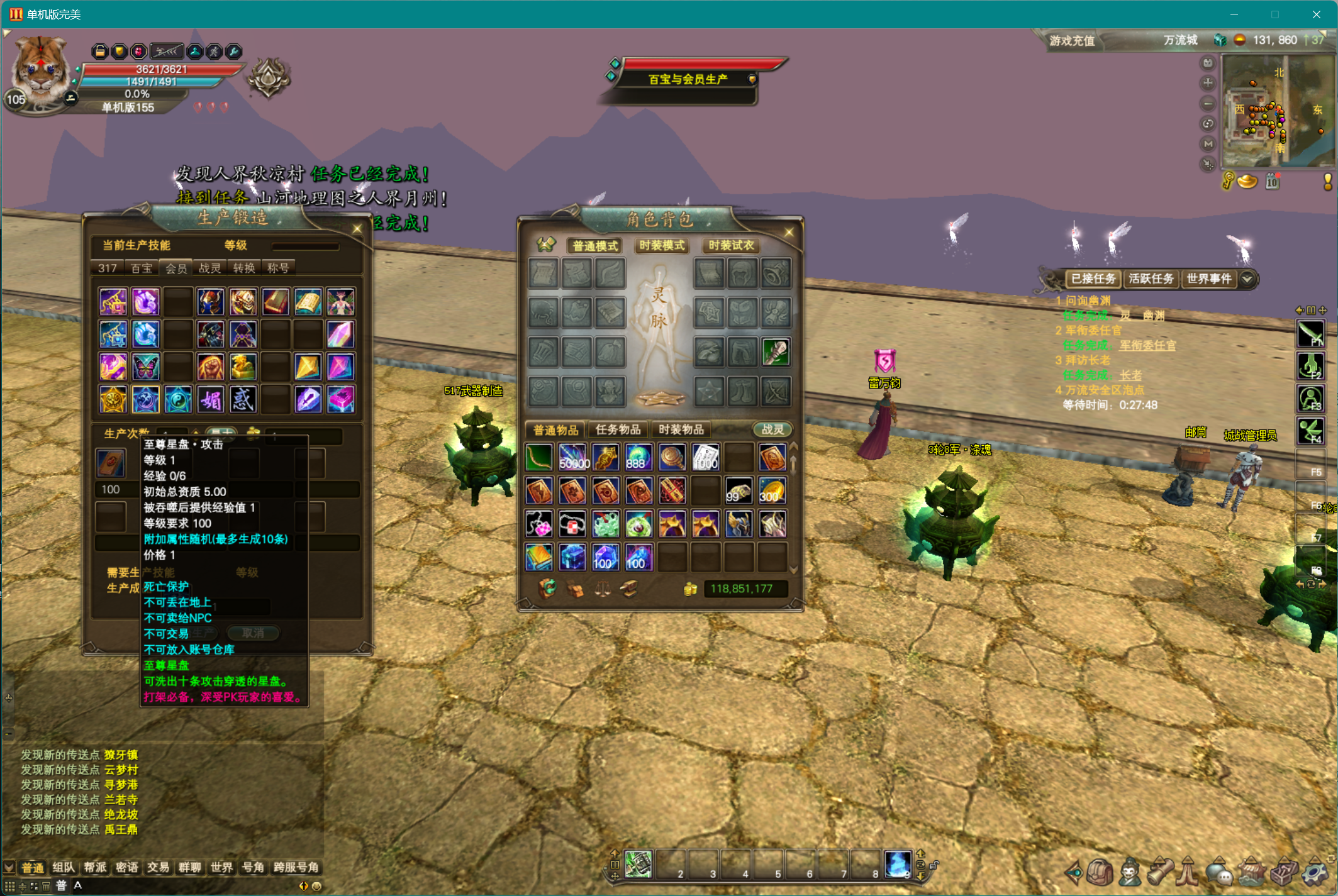Close the game window
Image resolution: width=1338 pixels, height=896 pixels.
(1316, 14)
